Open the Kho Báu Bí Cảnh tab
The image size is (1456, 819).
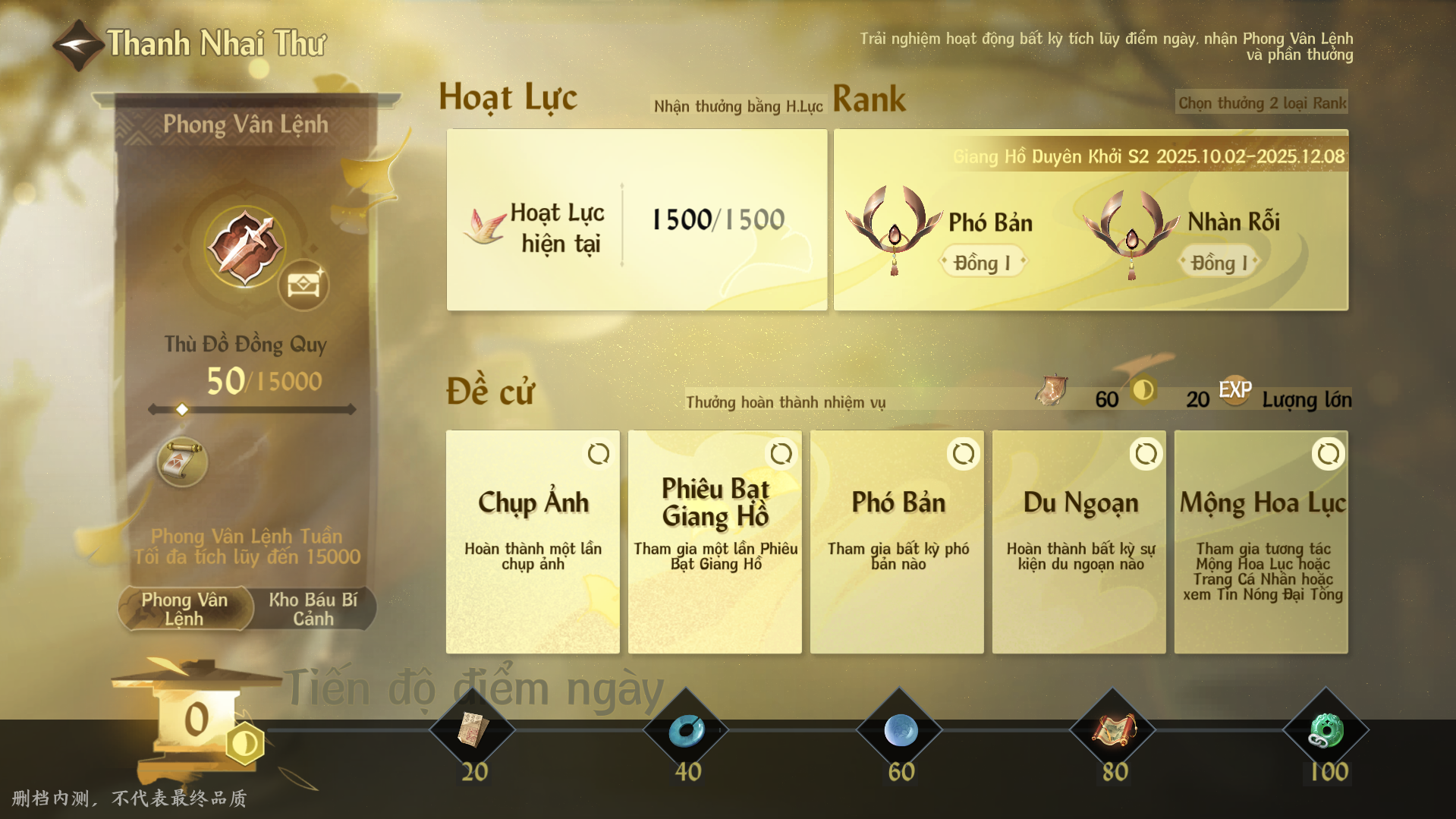click(313, 609)
